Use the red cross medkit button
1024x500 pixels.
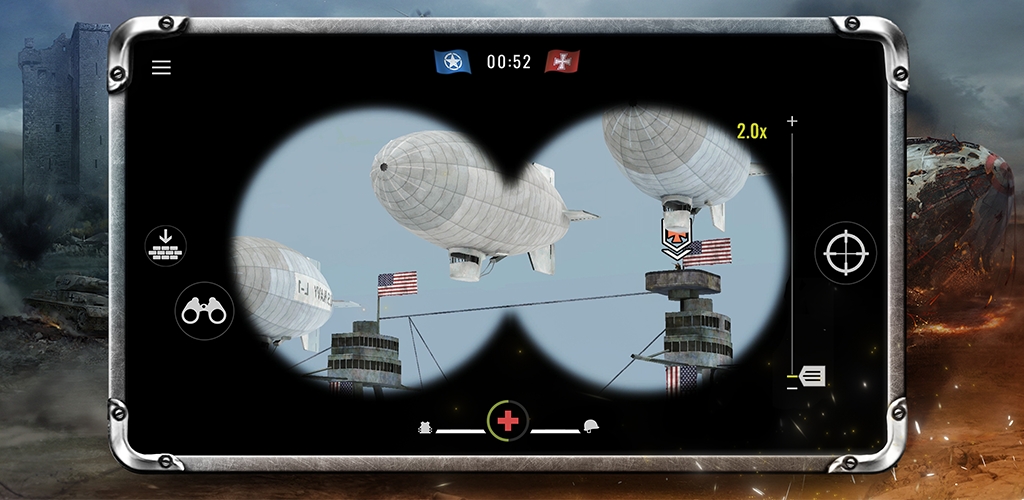coord(508,421)
